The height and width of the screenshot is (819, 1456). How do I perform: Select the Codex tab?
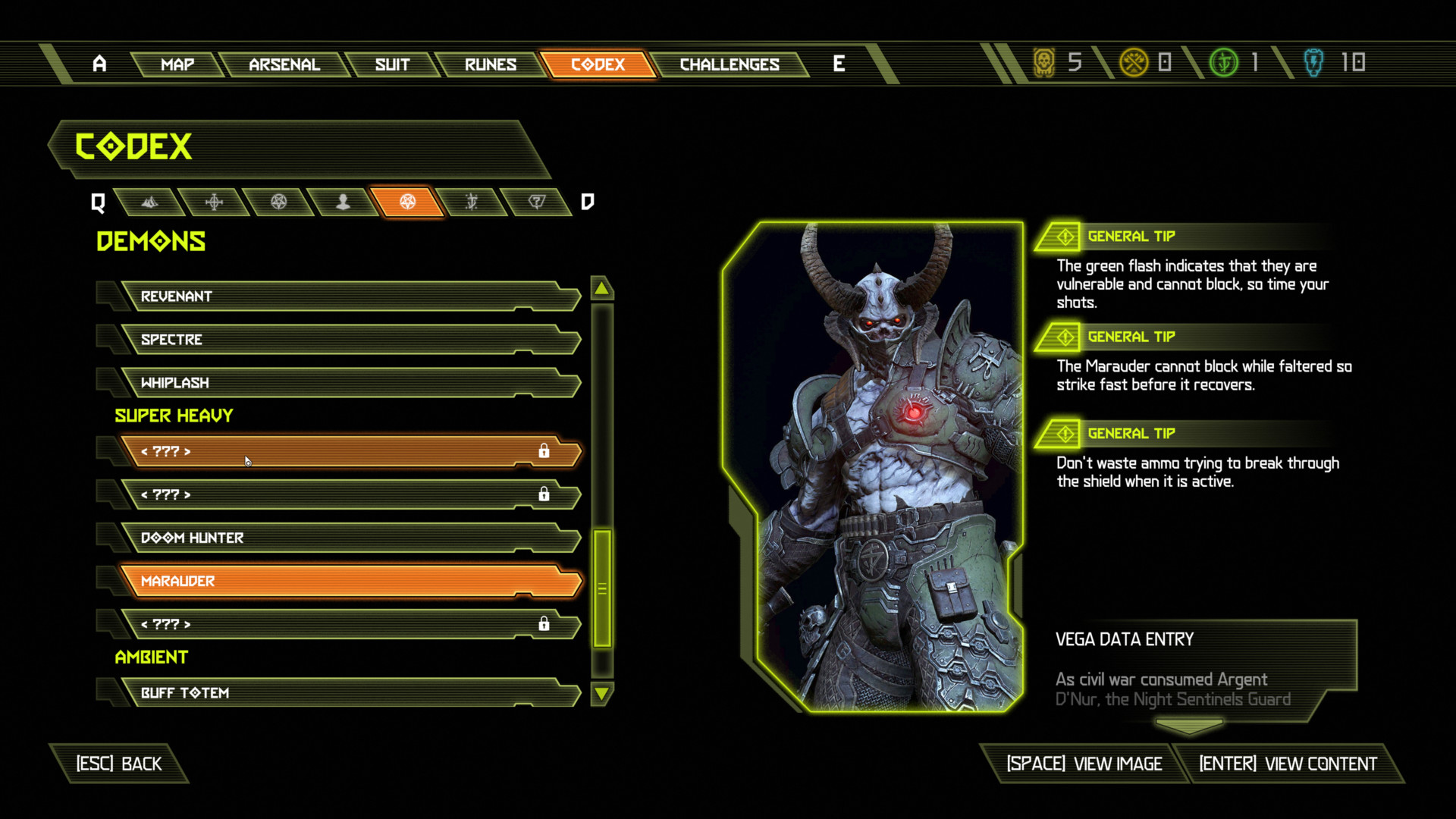(598, 64)
